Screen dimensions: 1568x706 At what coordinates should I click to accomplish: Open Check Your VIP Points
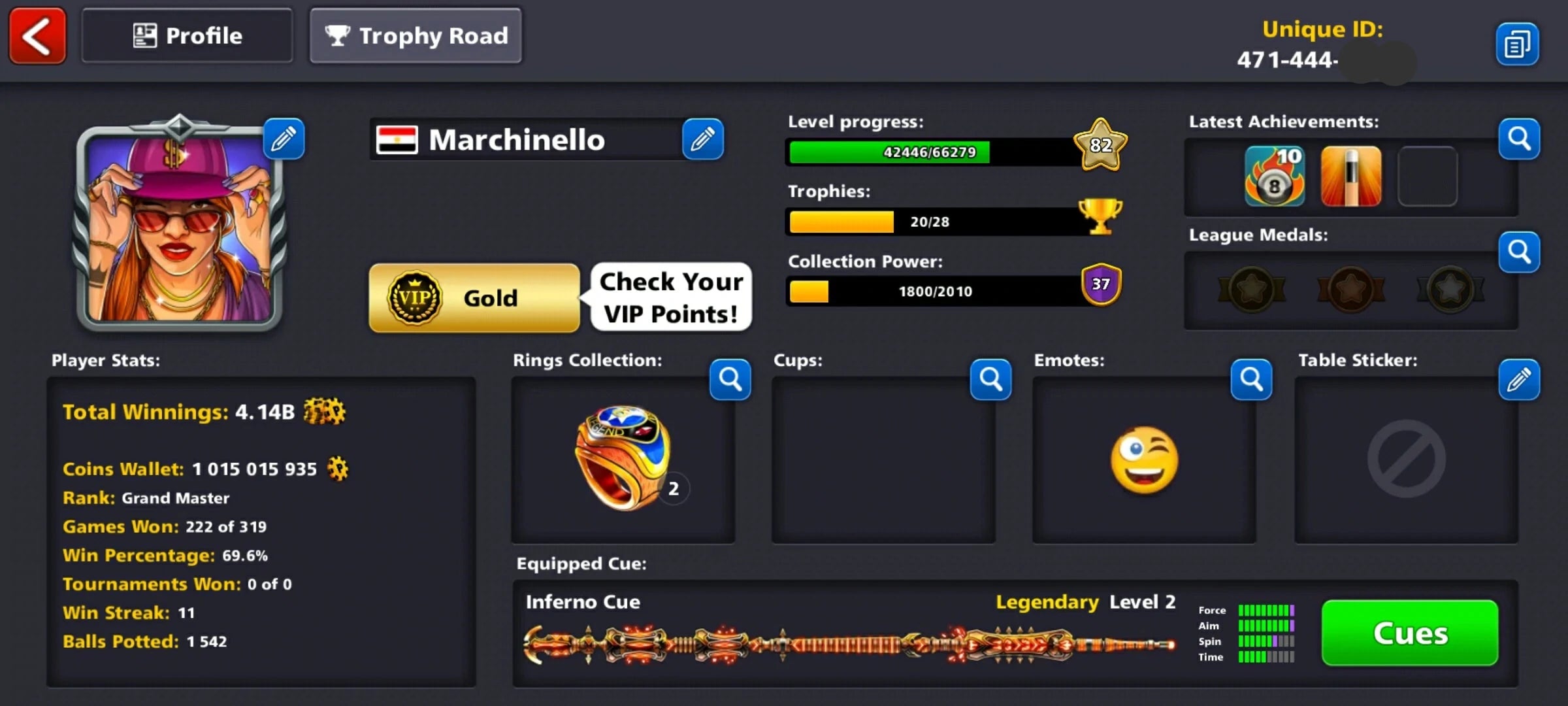point(670,297)
